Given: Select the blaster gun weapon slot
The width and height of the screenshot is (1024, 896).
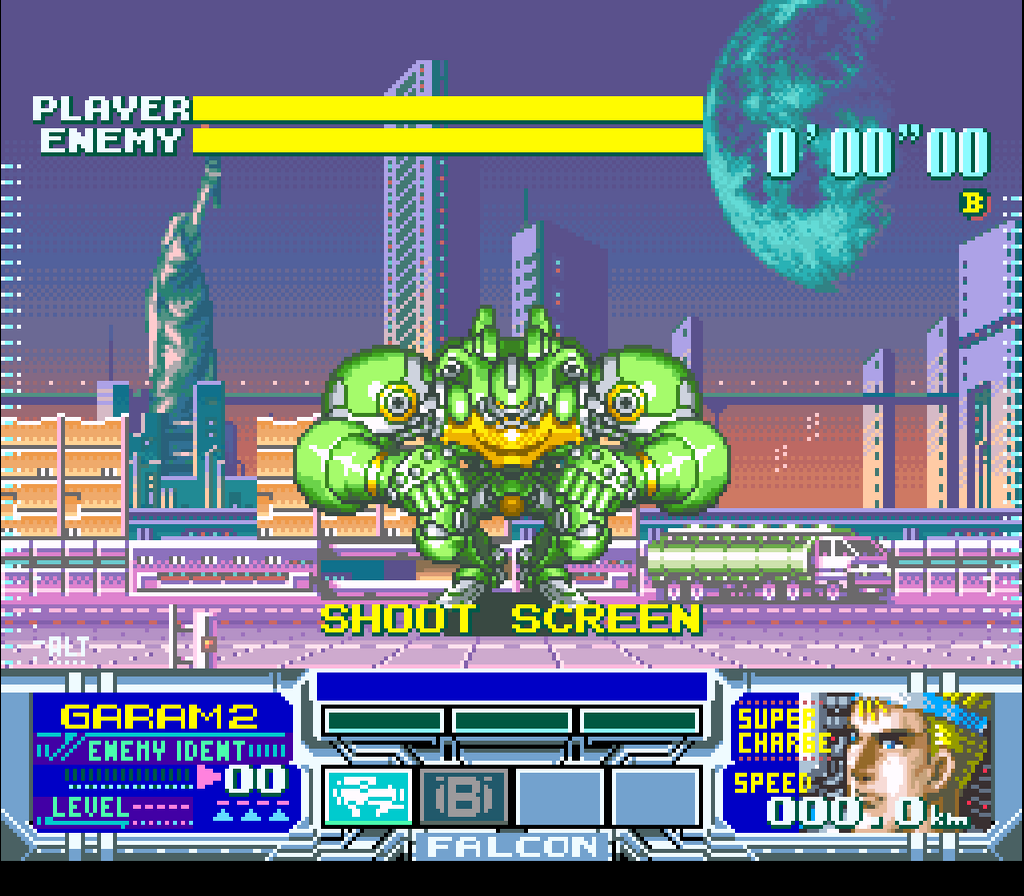Looking at the screenshot, I should click(x=366, y=797).
